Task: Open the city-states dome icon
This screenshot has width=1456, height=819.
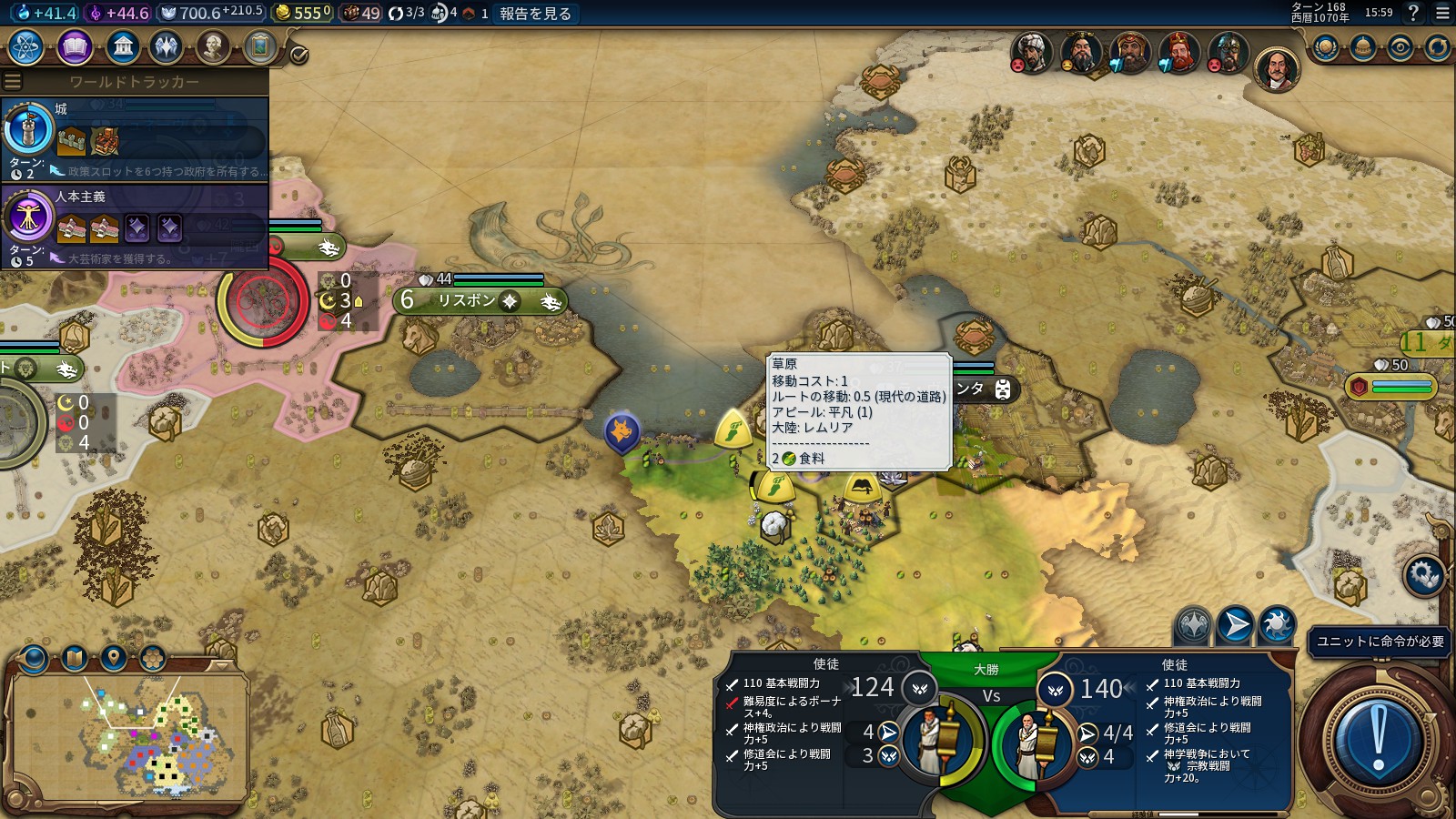Action: (1363, 47)
